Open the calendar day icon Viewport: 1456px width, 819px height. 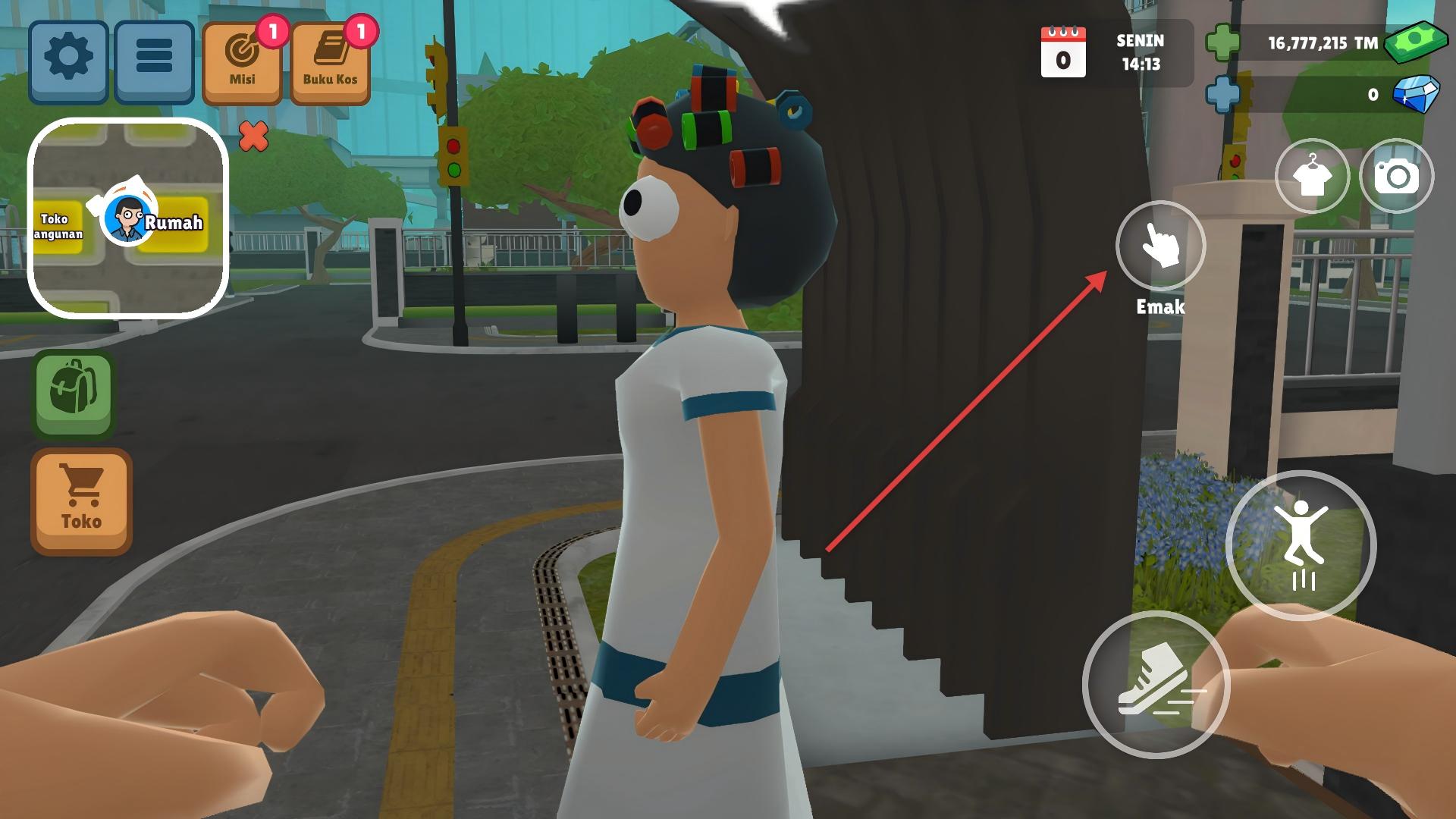pos(1062,52)
